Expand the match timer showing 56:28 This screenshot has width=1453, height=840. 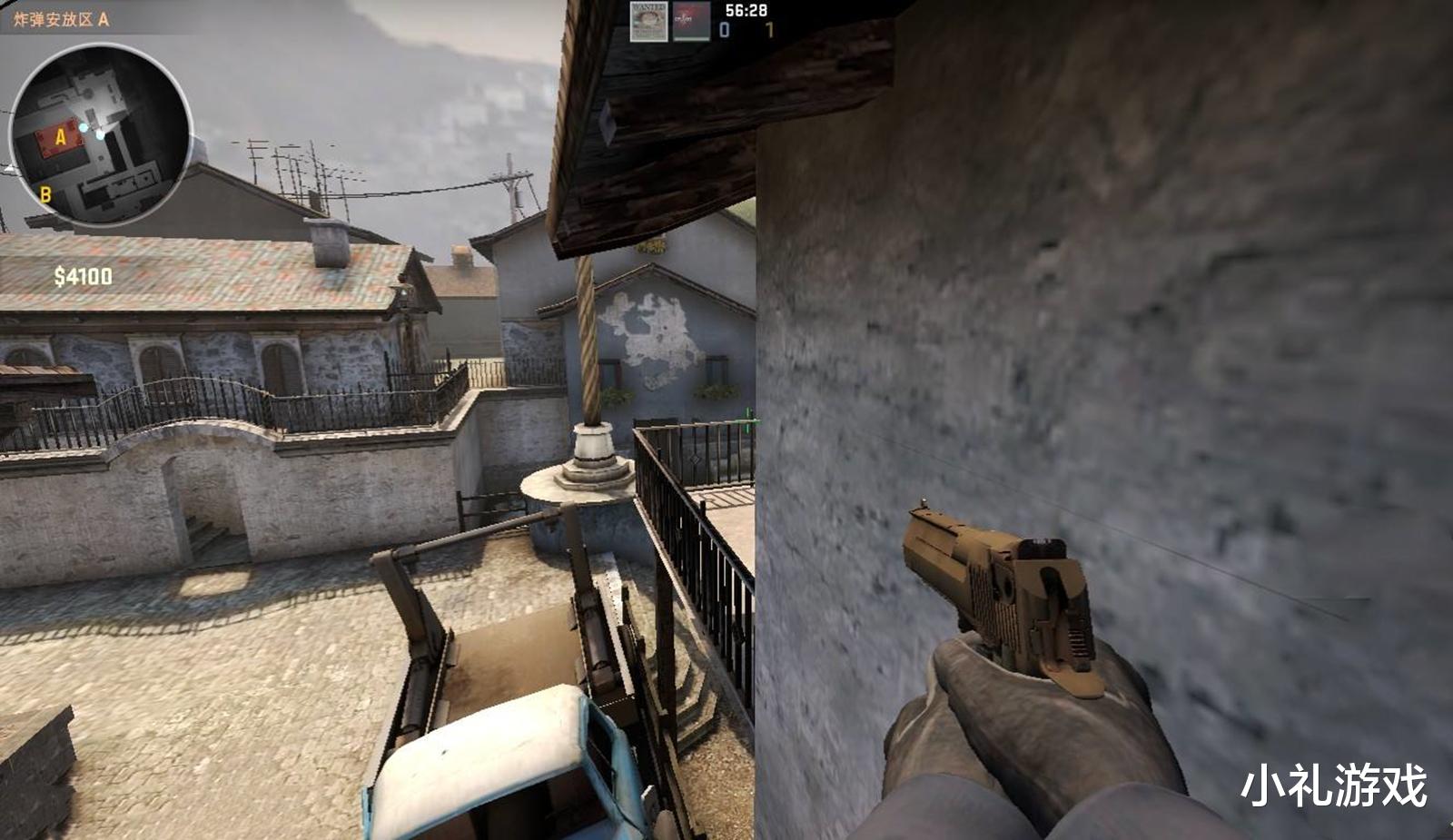pos(746,10)
